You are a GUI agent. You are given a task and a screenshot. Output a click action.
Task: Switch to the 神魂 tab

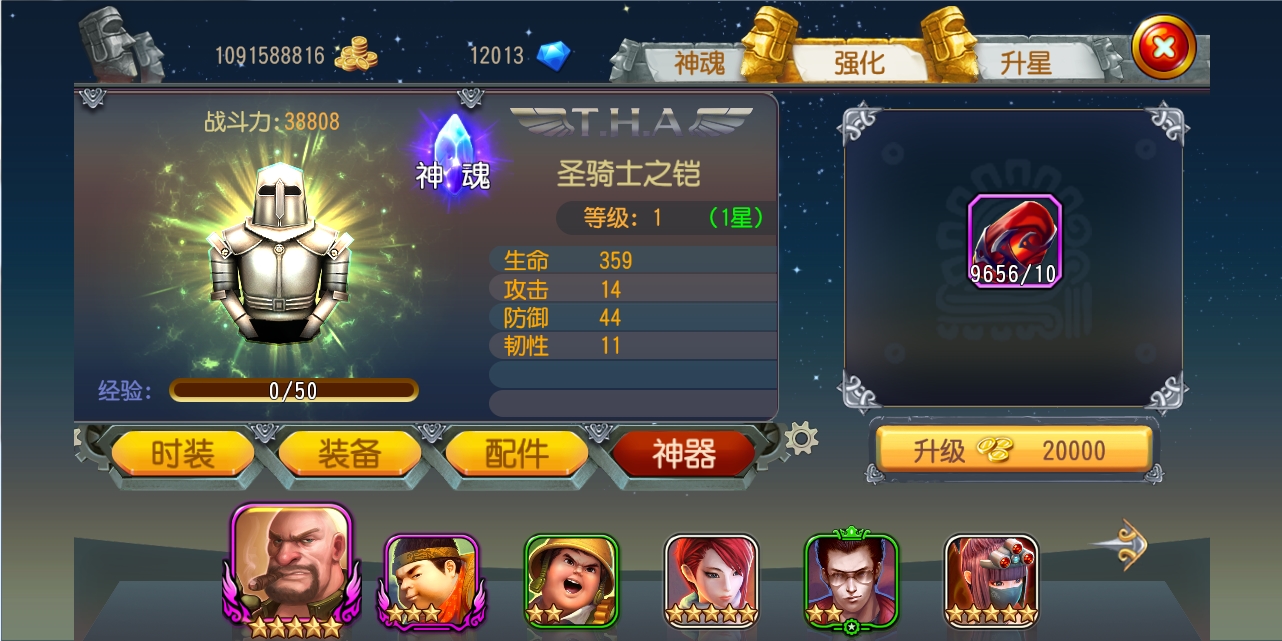point(699,63)
